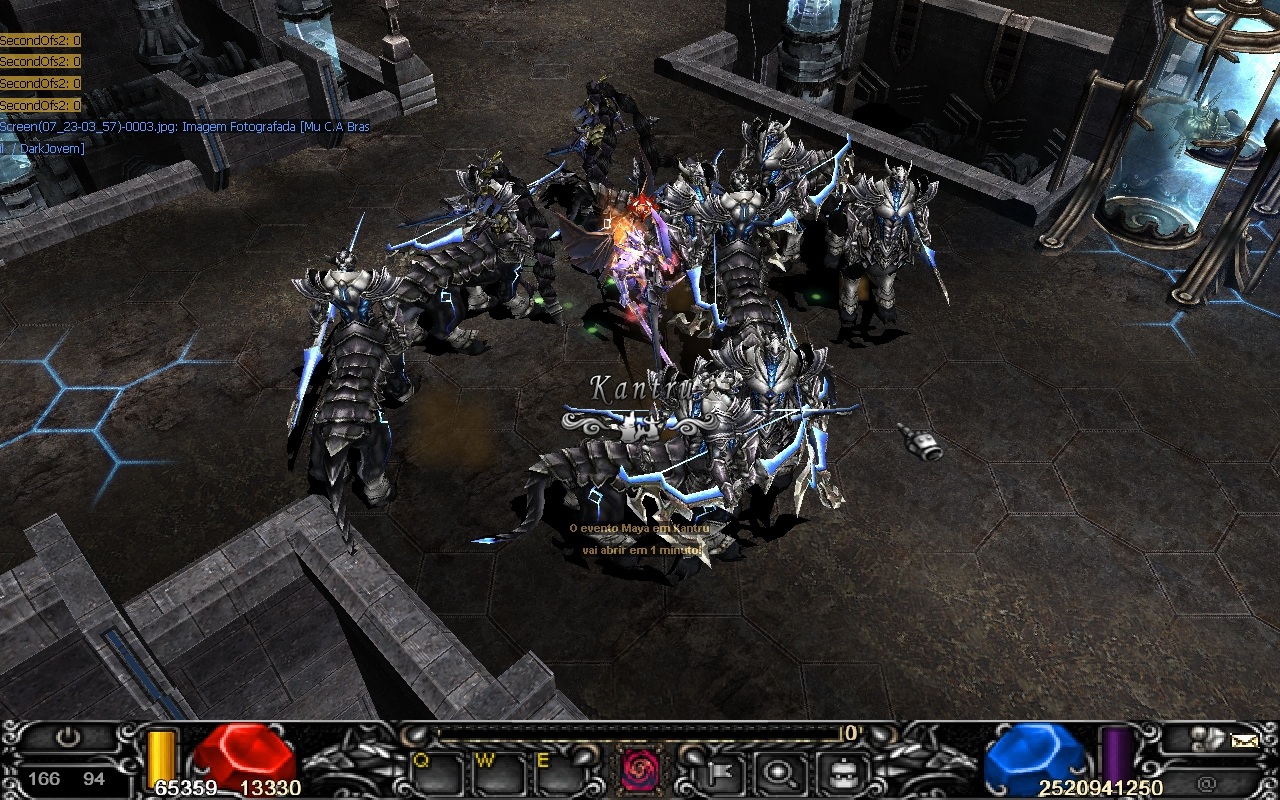Click the @ symbol button
This screenshot has width=1280, height=800.
1207,783
